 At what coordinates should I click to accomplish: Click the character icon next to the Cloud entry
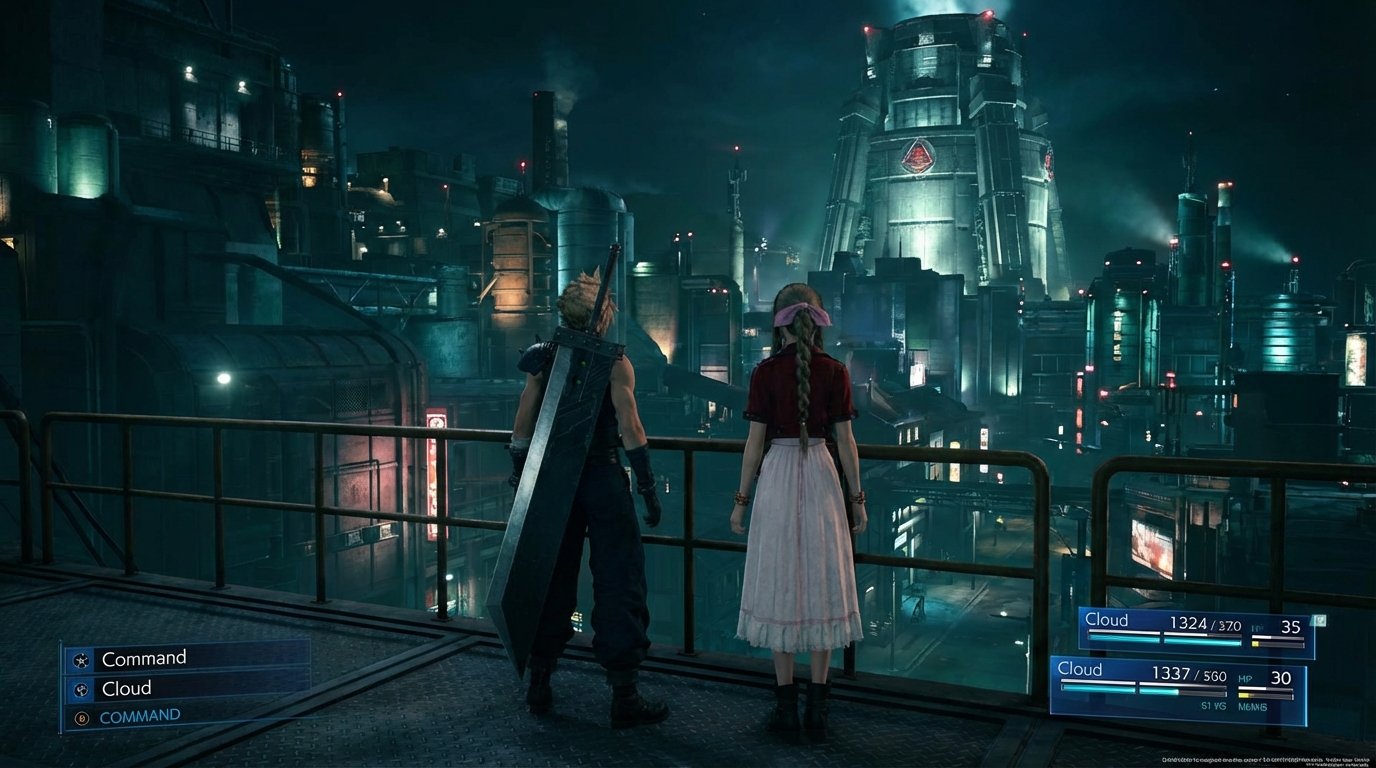point(79,689)
